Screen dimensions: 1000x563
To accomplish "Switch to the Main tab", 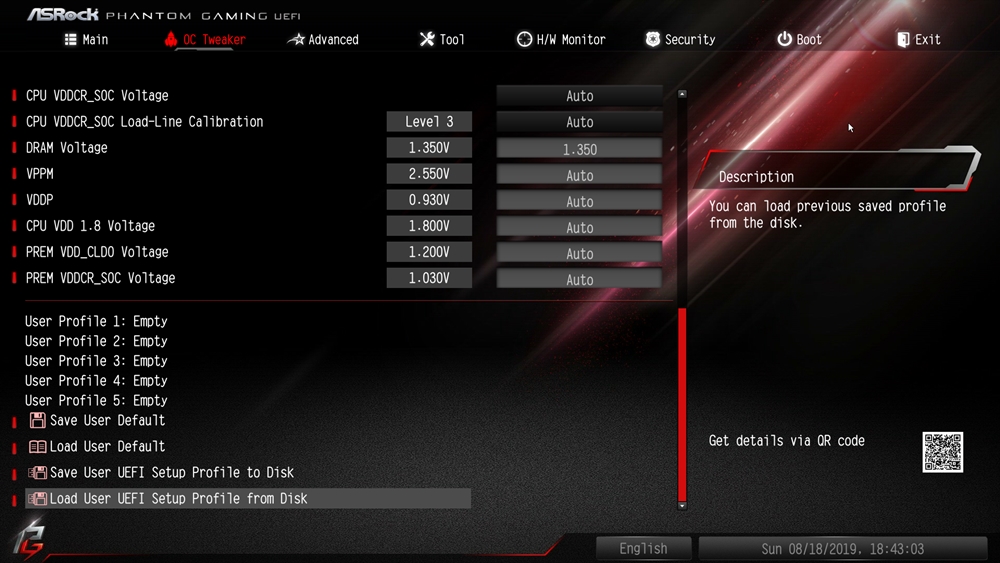I will [x=86, y=40].
